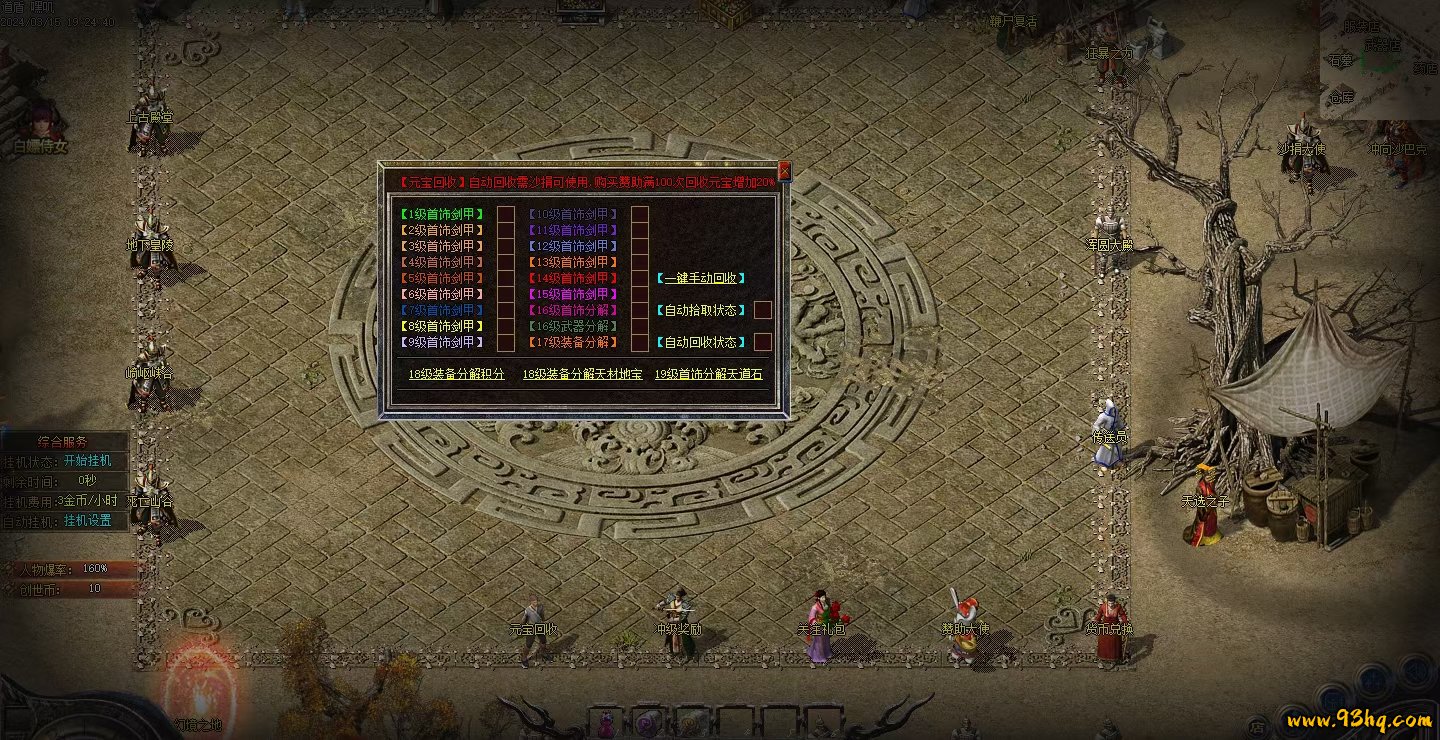Close the 元宝回收 recycle window
The height and width of the screenshot is (740, 1440).
(785, 171)
